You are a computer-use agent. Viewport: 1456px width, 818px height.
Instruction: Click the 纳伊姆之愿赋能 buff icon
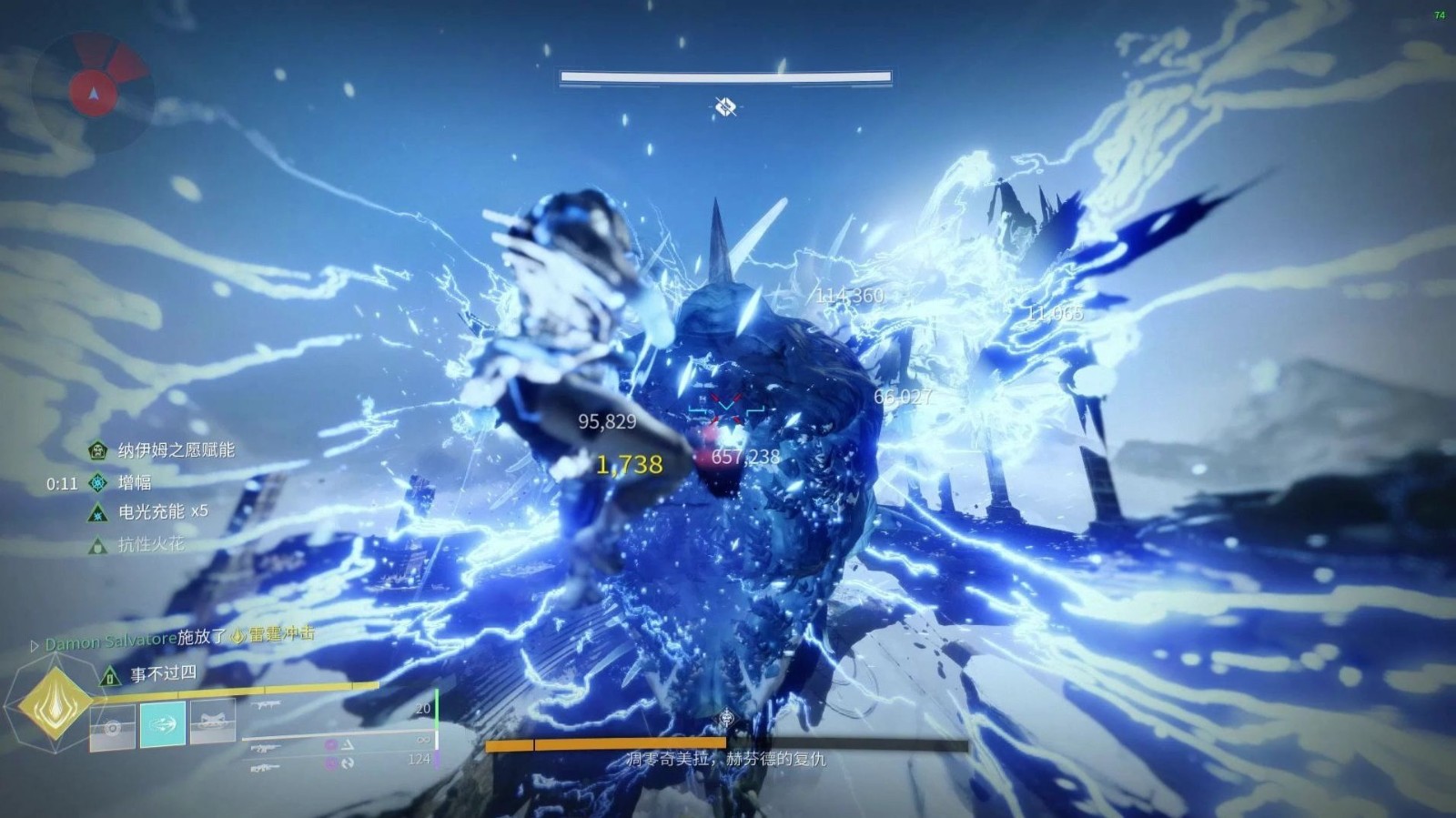pos(97,450)
